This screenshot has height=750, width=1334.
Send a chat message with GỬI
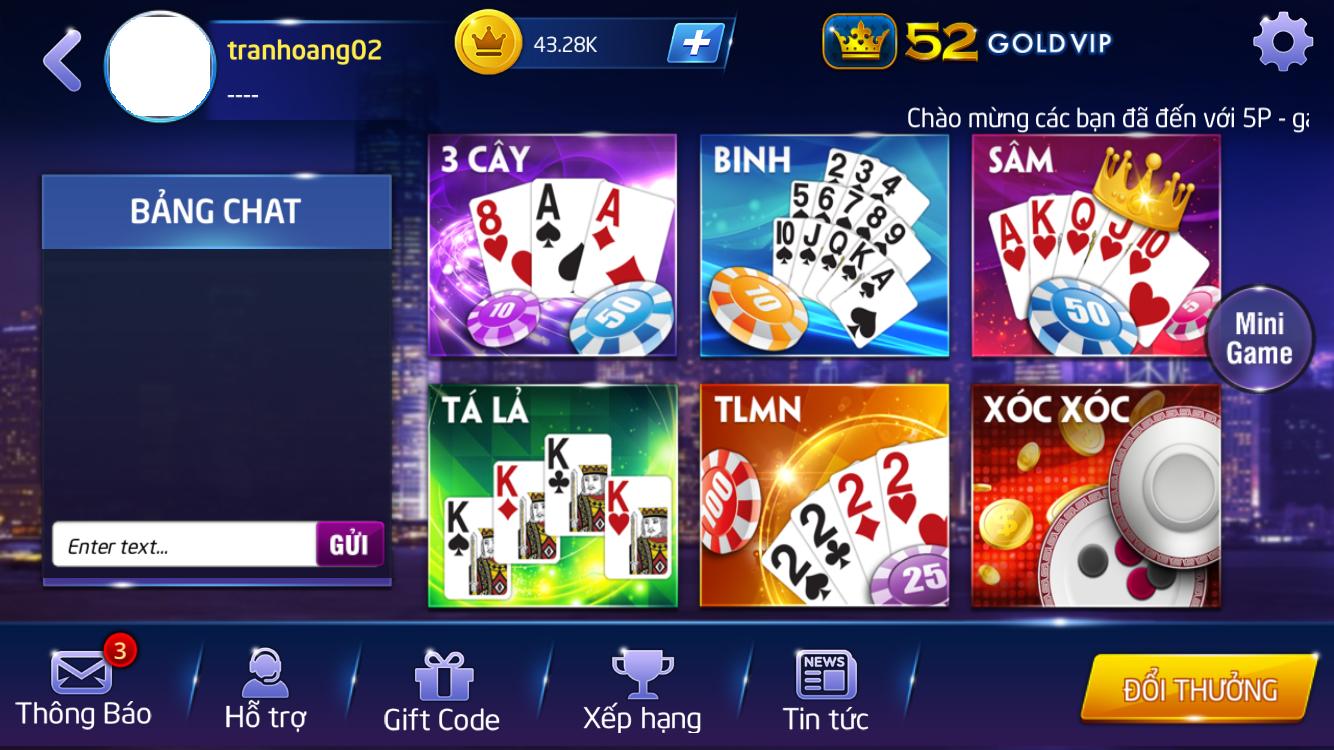click(x=350, y=545)
